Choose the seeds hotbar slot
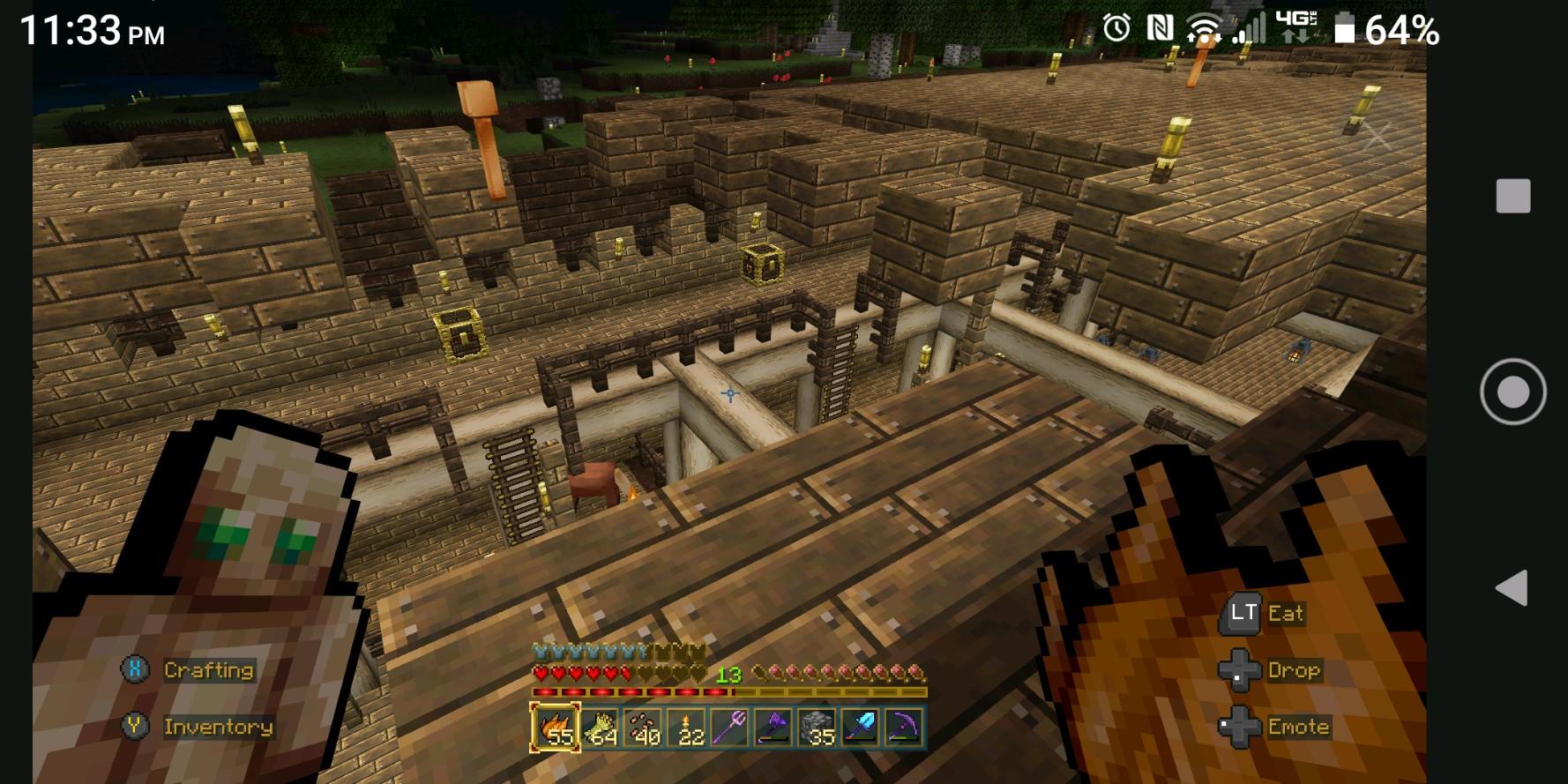The width and height of the screenshot is (1568, 784). (x=644, y=728)
